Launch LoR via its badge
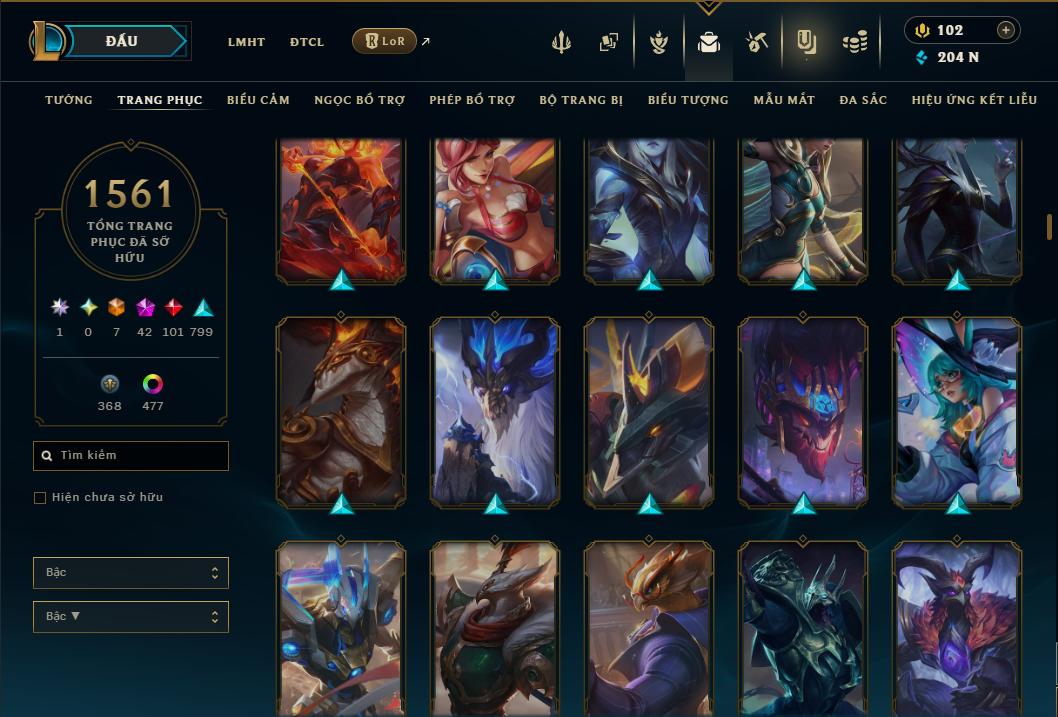 (x=384, y=41)
